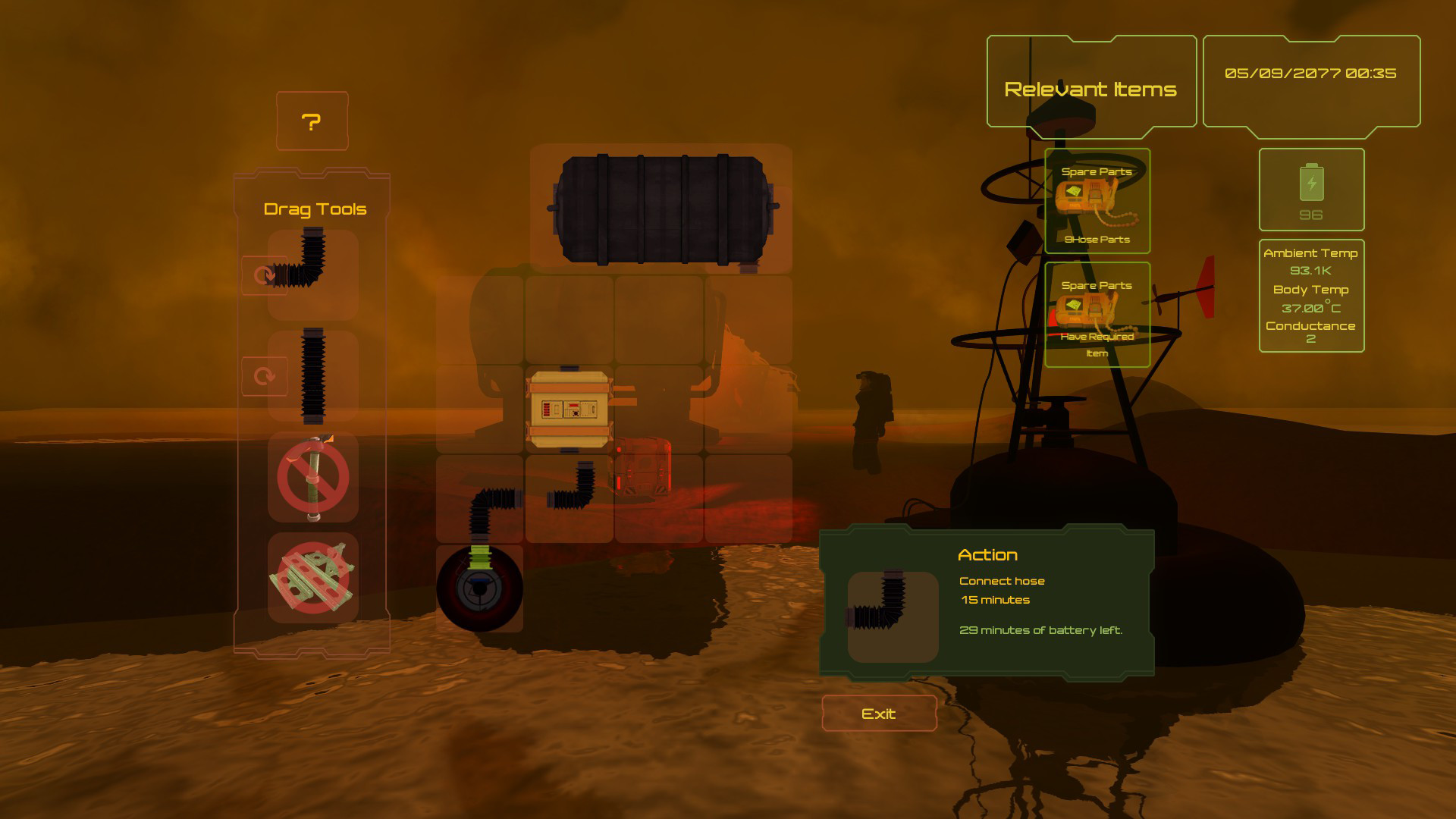Screen dimensions: 1456x819
Task: Open the help panel via the question mark
Action: click(312, 121)
